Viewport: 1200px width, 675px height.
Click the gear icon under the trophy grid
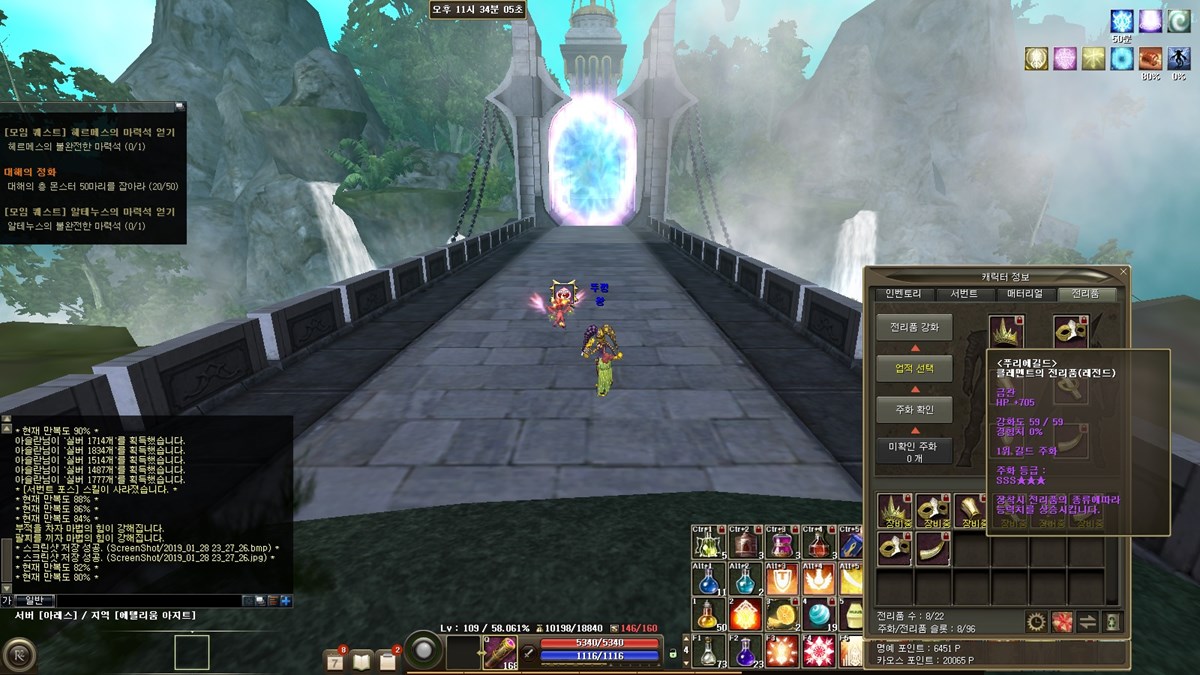[1036, 622]
